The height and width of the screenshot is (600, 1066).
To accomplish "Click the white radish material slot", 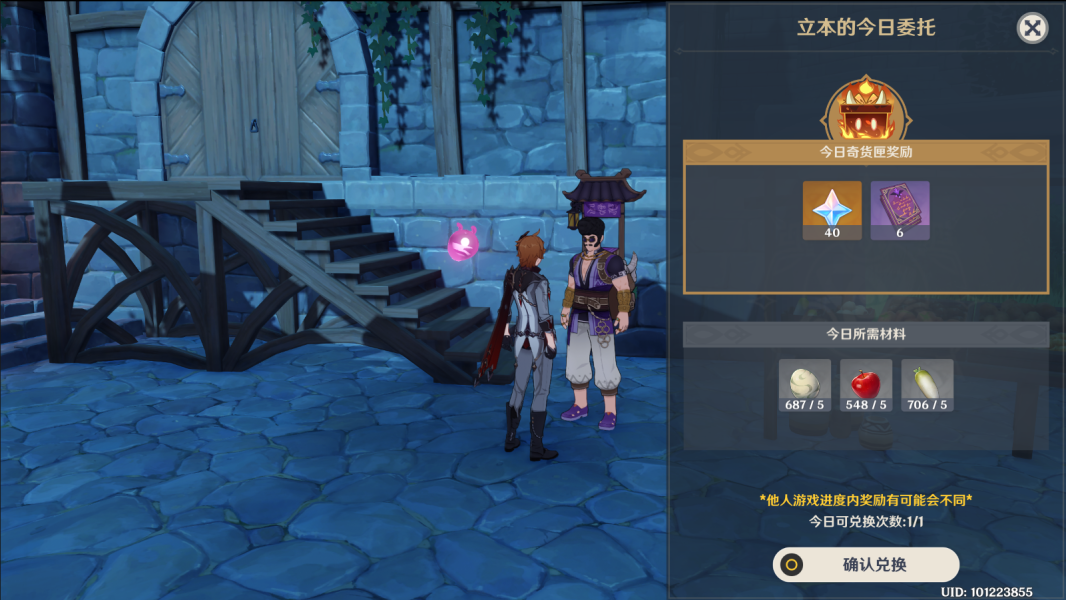I will click(x=927, y=386).
